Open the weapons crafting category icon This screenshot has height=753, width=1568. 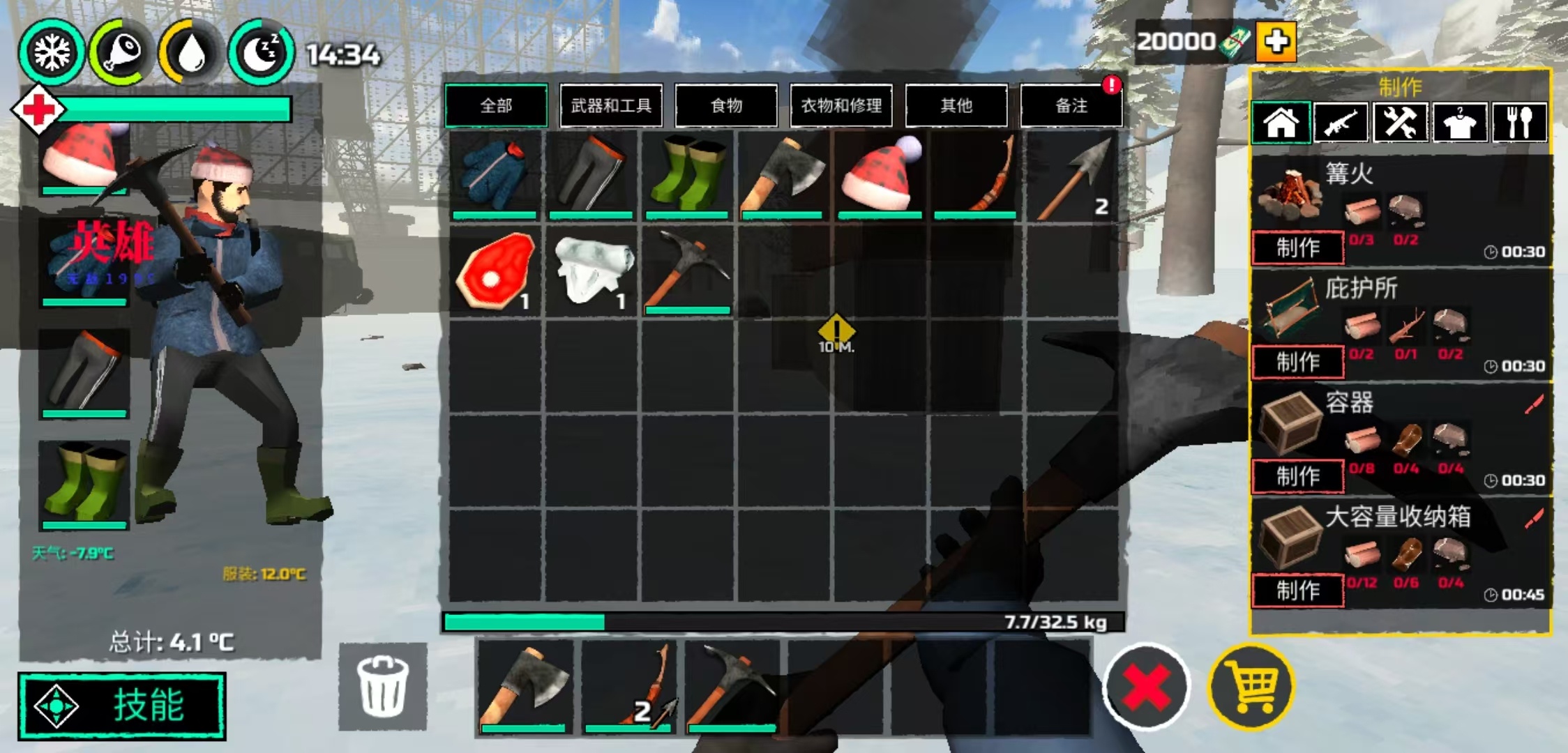pyautogui.click(x=1341, y=121)
